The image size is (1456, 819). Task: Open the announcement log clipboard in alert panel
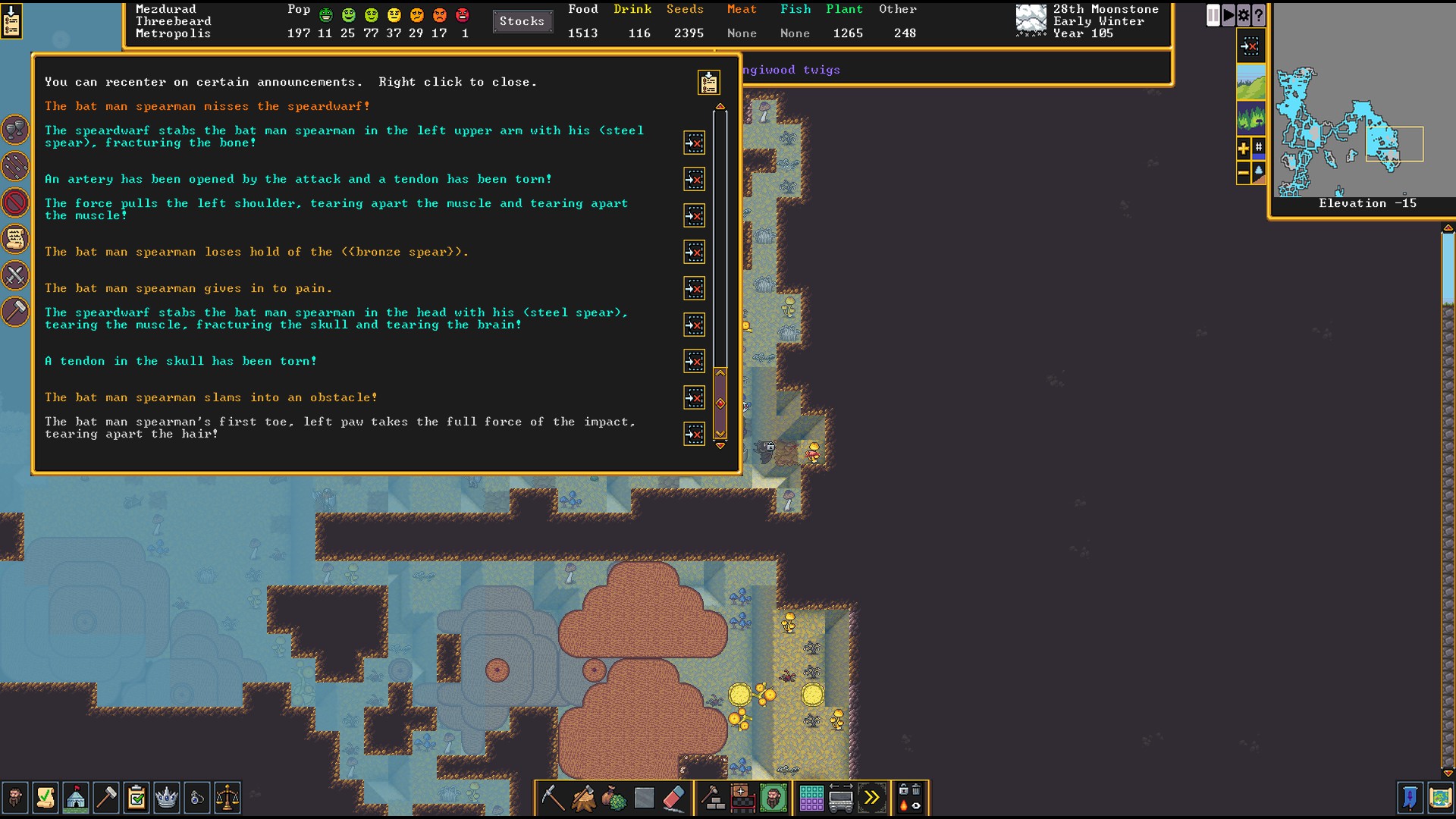coord(709,83)
